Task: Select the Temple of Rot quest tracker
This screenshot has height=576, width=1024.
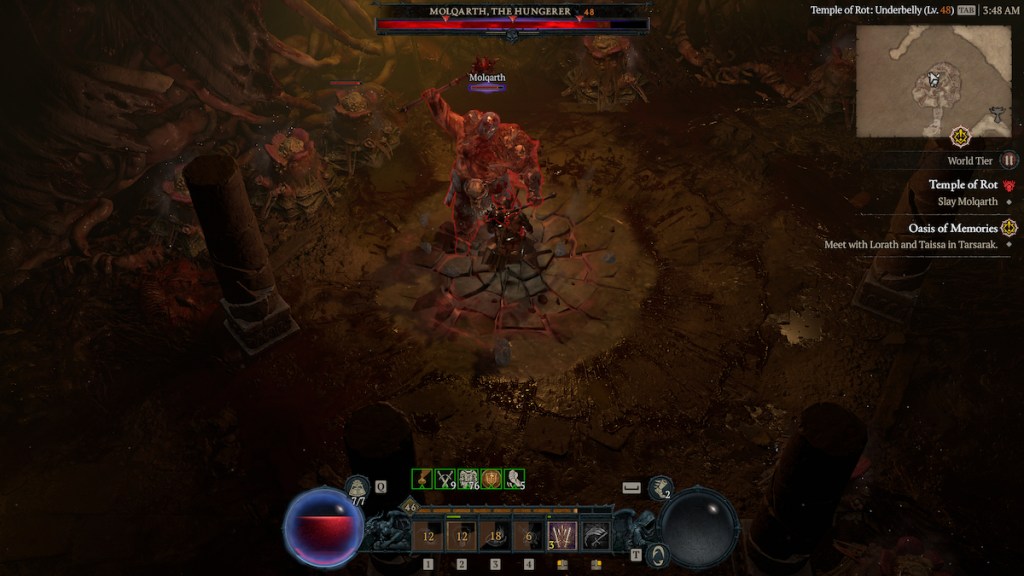Action: [963, 185]
